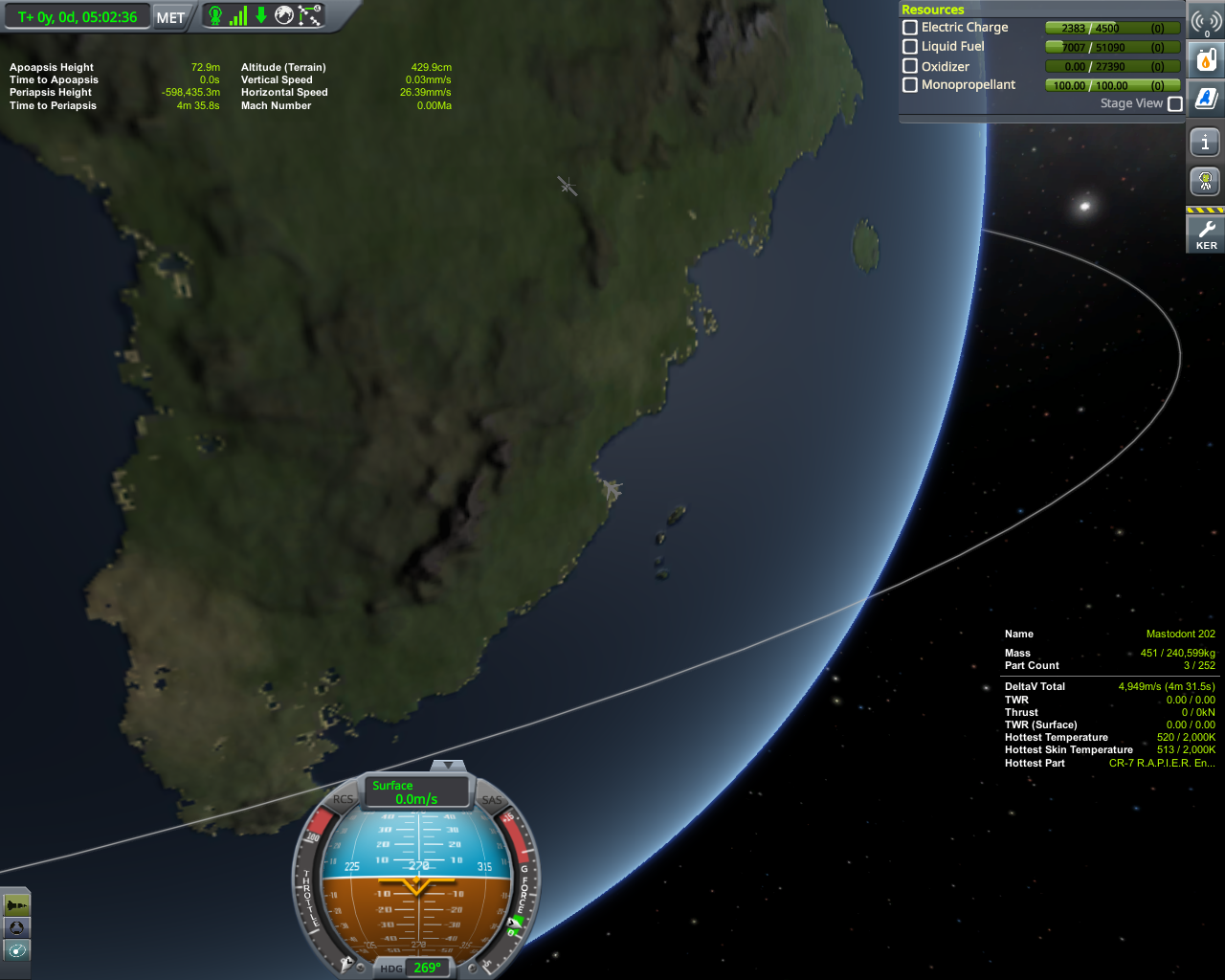Enable the Oxidizer resource checkbox
This screenshot has height=980, width=1225.
(x=910, y=66)
